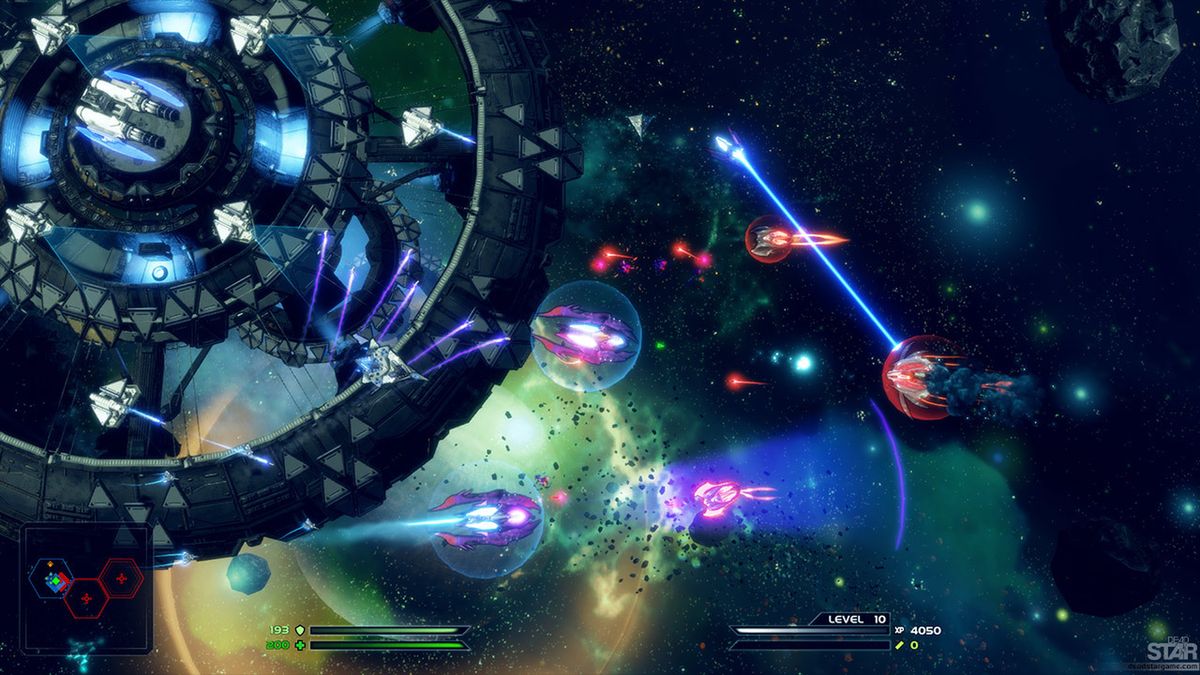Select the double-outlined red hexagon sector
Viewport: 1200px width, 675px height.
point(121,577)
